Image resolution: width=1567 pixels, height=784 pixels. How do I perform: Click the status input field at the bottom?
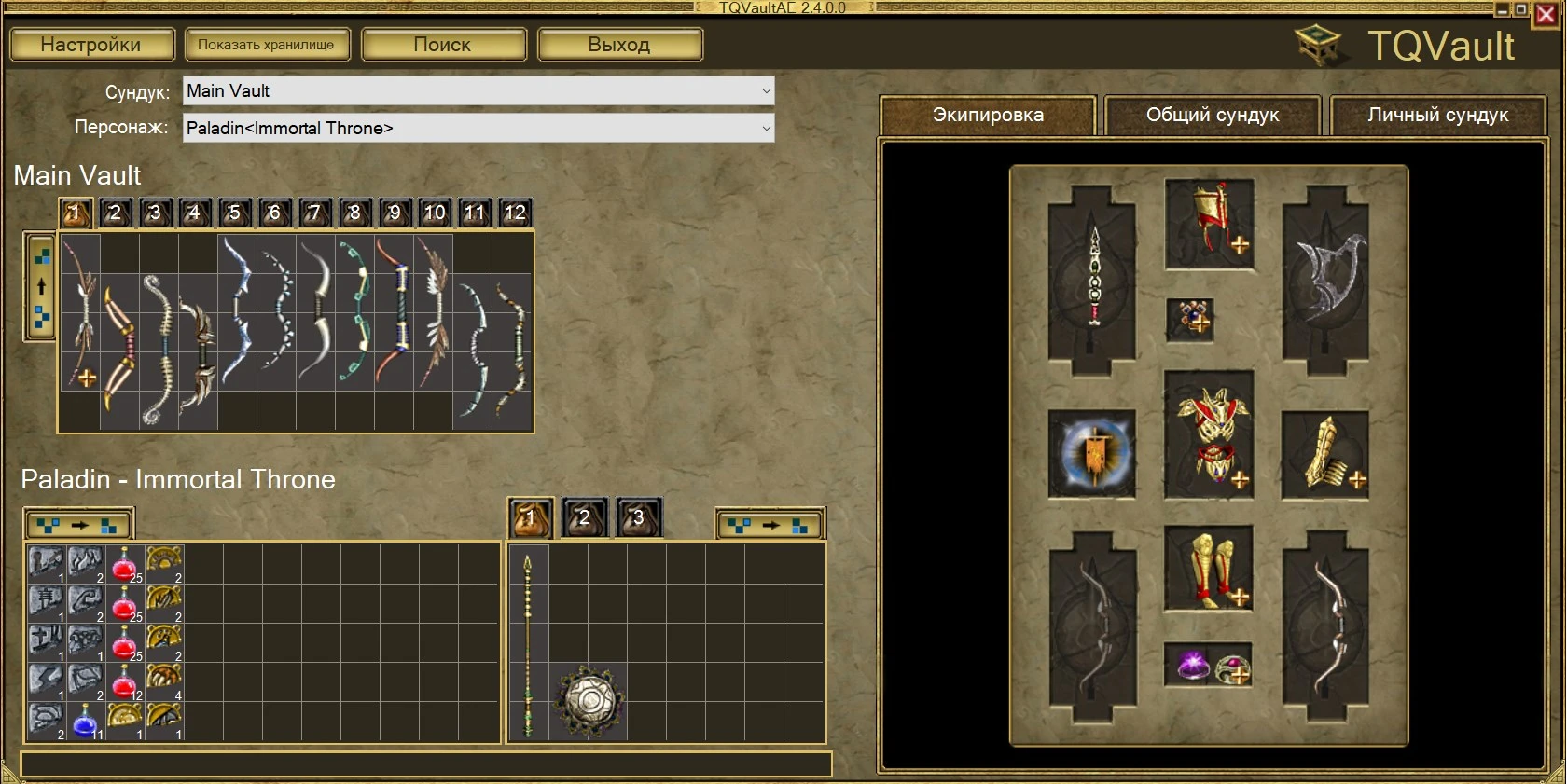(424, 763)
